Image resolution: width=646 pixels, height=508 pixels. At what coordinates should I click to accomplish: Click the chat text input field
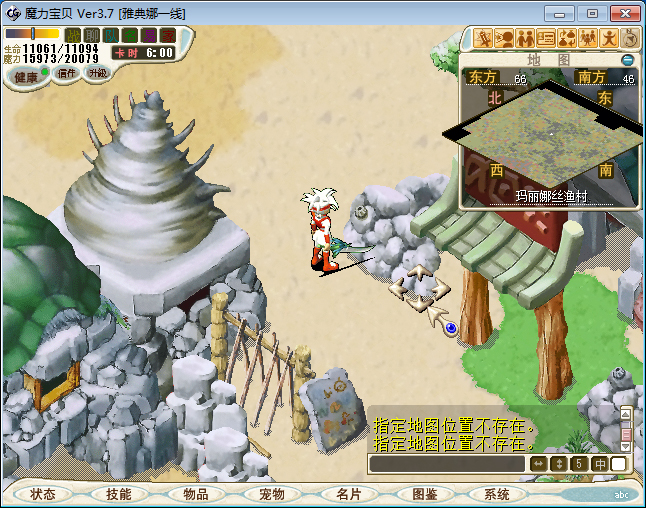point(446,464)
